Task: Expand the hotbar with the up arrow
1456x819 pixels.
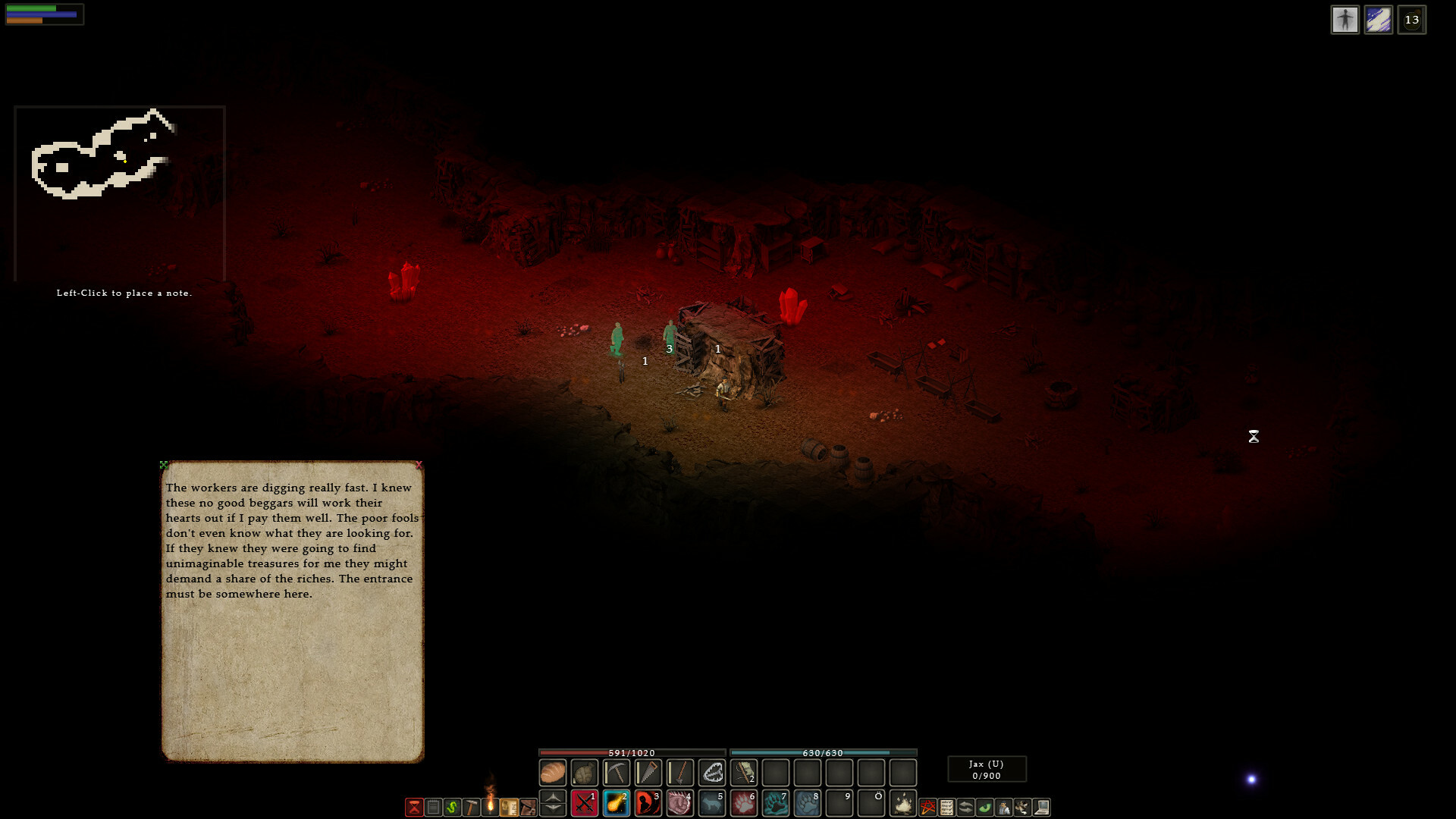Action: pyautogui.click(x=552, y=798)
